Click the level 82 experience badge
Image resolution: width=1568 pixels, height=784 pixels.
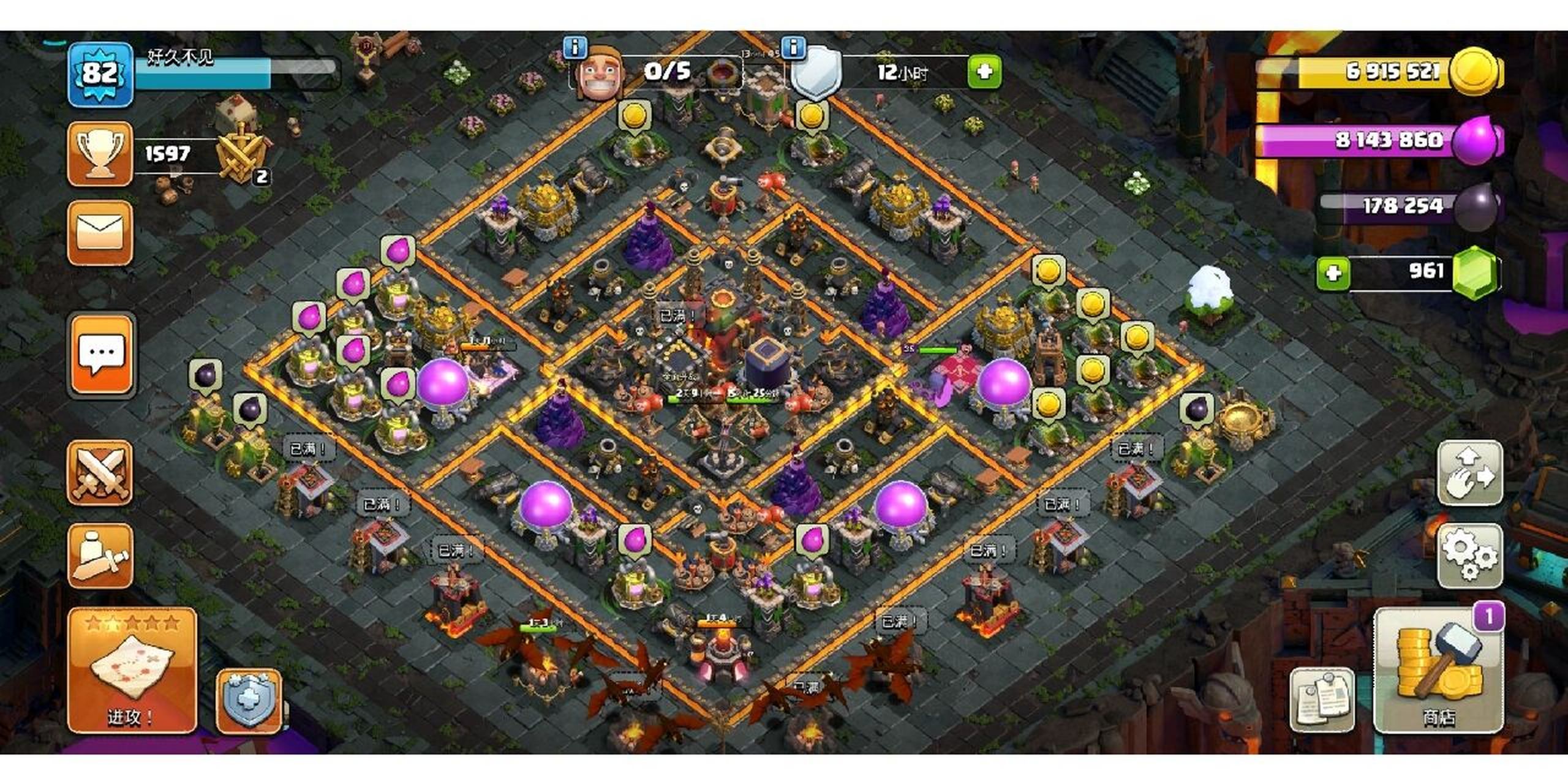coord(100,74)
